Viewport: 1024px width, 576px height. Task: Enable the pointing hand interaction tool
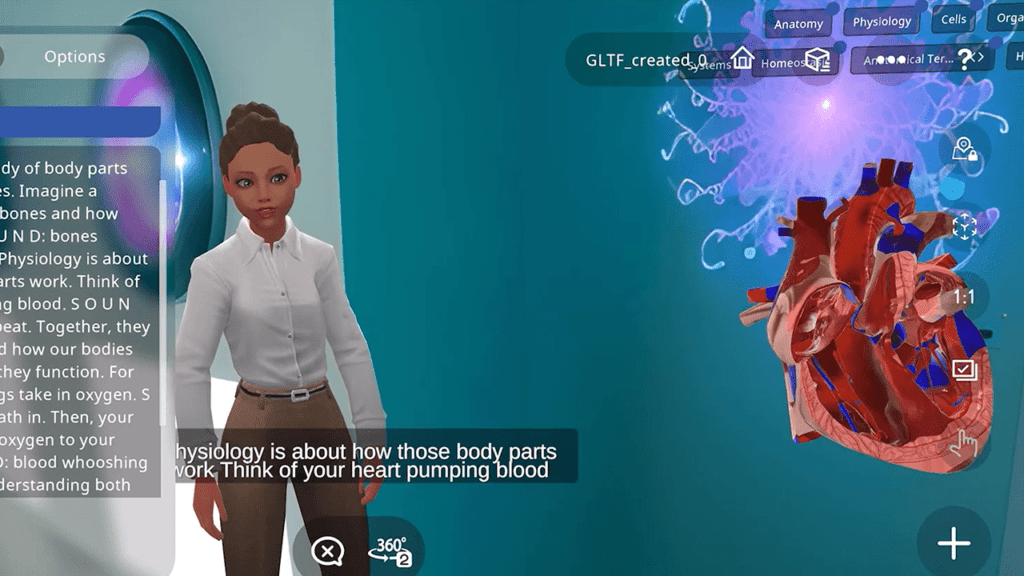(964, 442)
